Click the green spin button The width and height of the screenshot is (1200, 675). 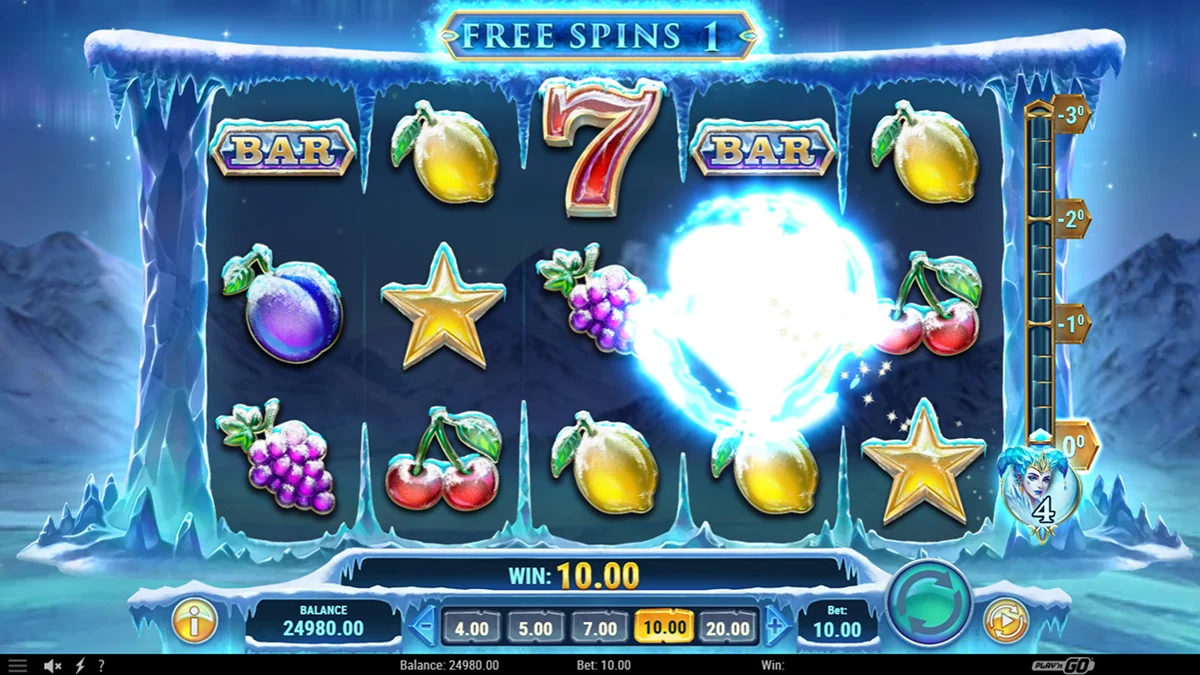click(929, 603)
